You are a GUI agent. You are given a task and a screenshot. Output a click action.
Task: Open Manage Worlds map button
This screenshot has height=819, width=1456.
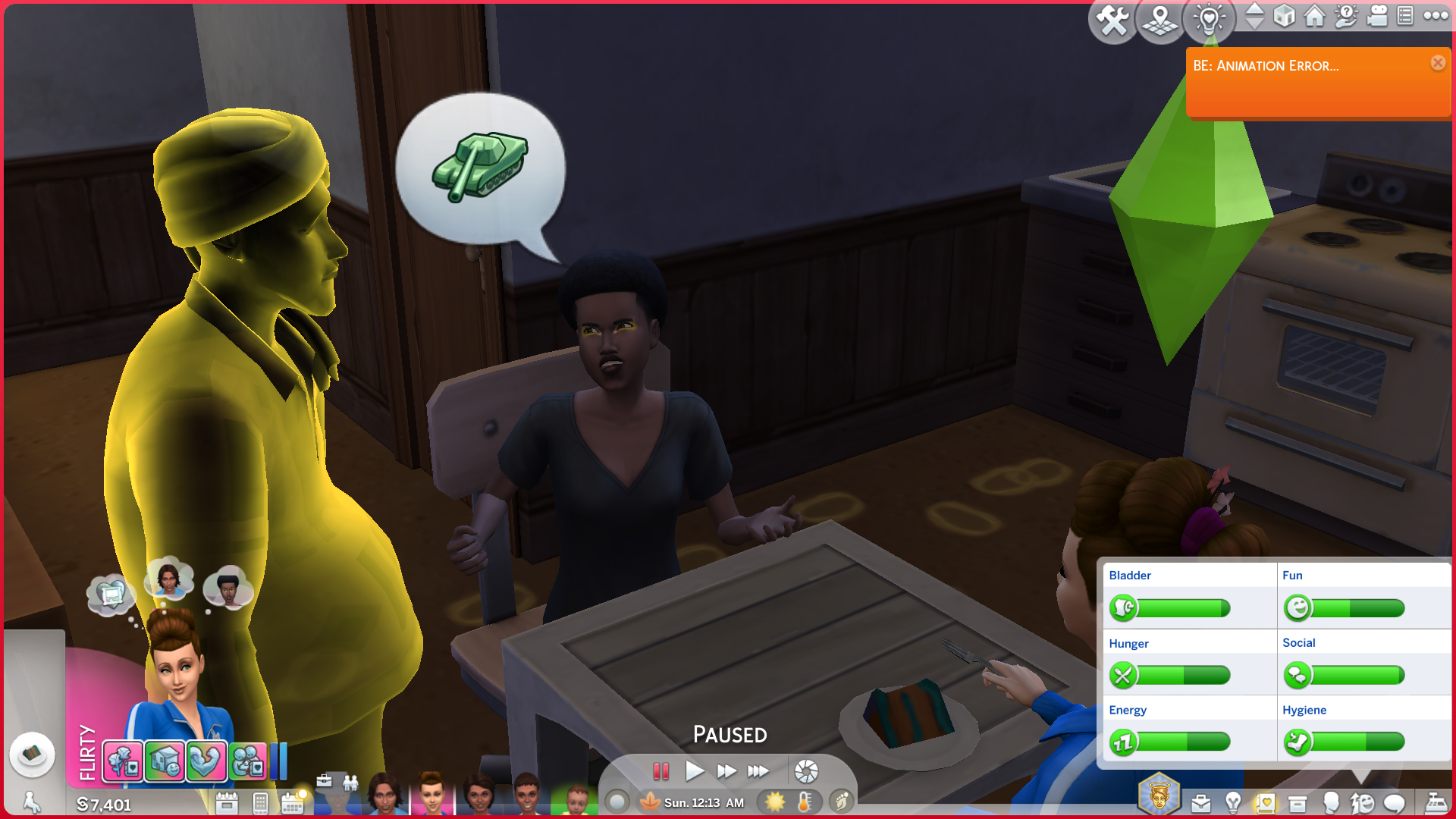click(1160, 20)
